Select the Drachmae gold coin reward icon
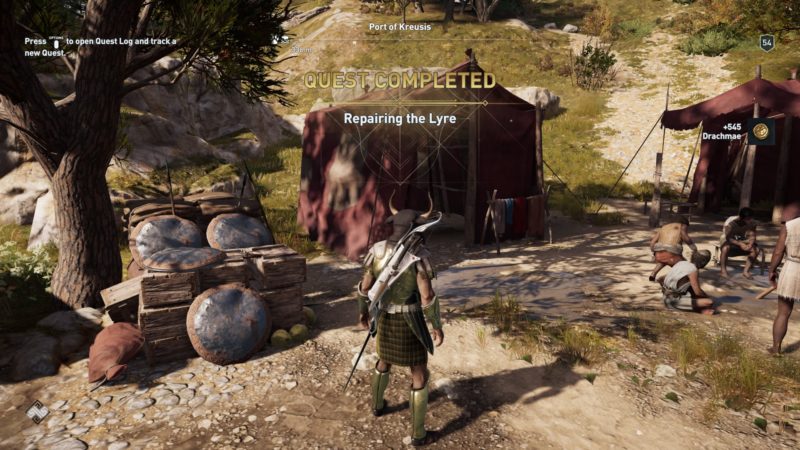Viewport: 800px width, 450px height. point(761,131)
